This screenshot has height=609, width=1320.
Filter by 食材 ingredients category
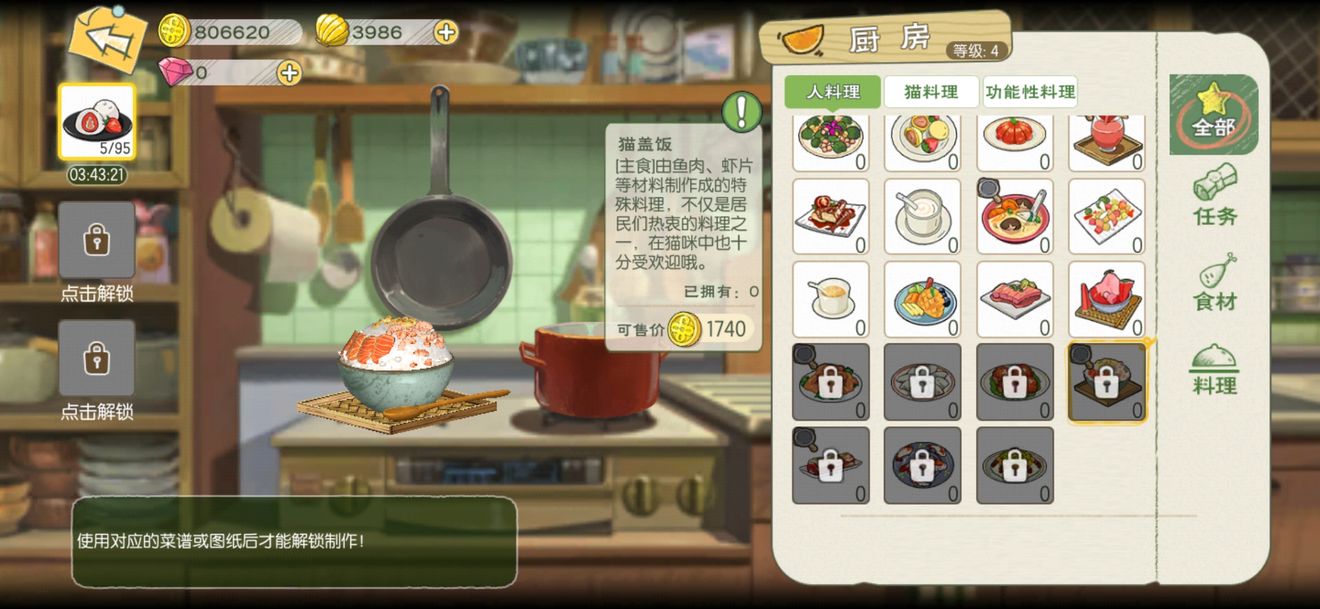tap(1215, 282)
